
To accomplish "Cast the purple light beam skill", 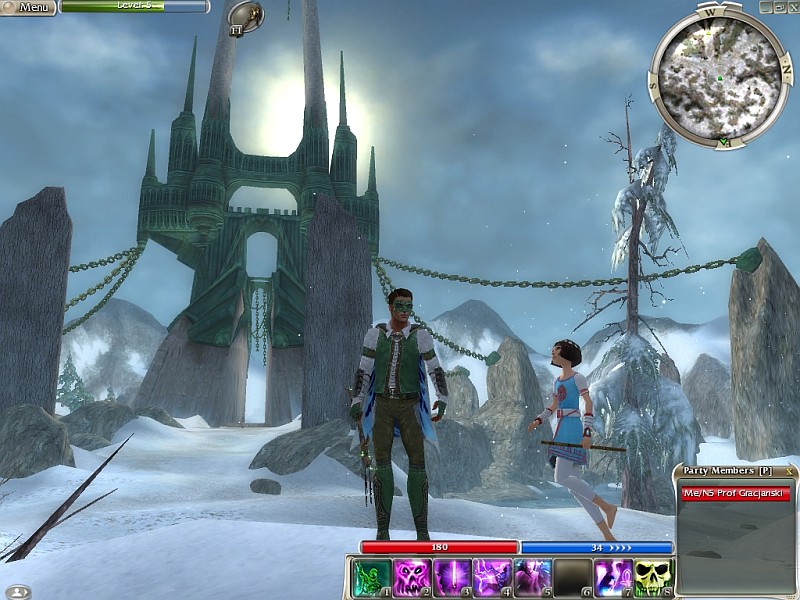I will point(451,577).
